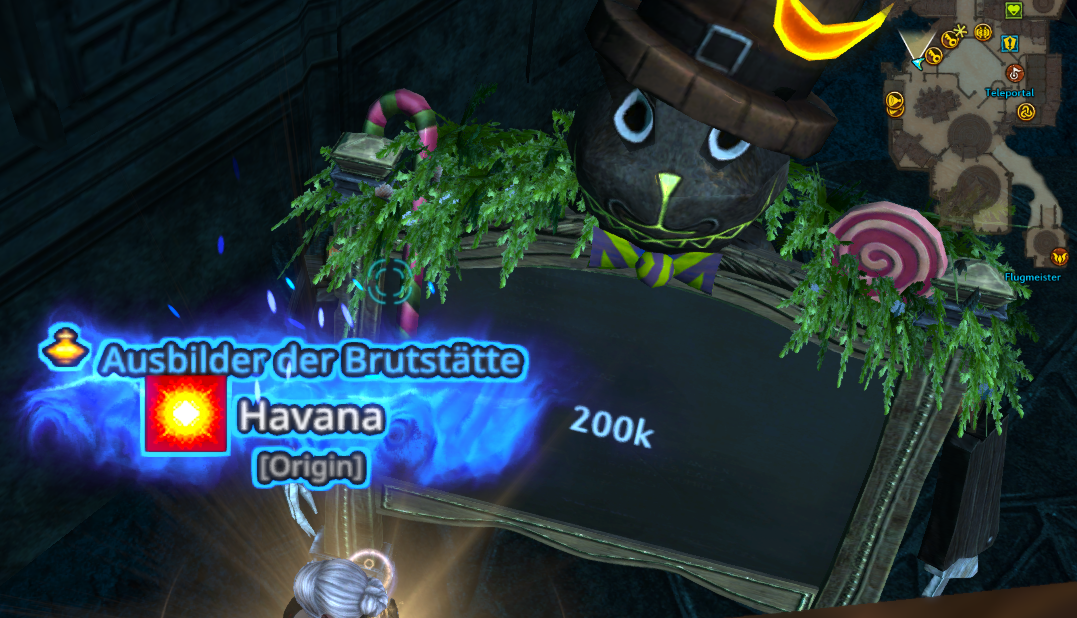
Task: Click the Teleportal marker on the minimap
Action: (x=1014, y=73)
